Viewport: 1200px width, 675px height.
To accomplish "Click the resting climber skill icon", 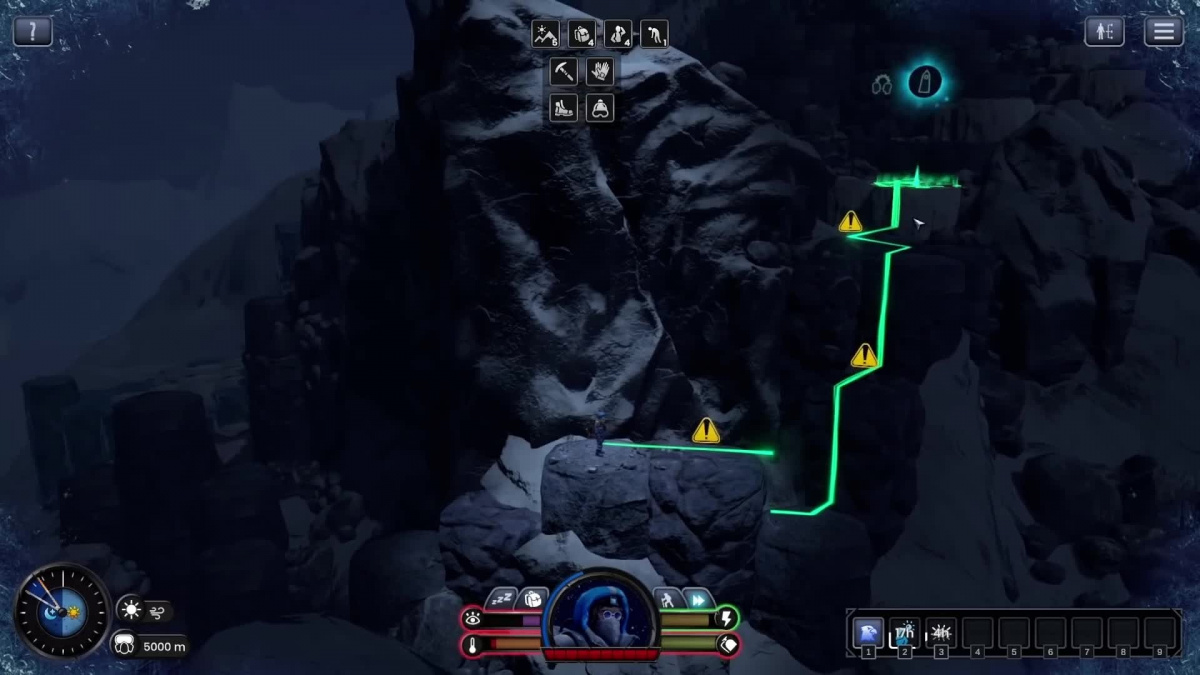I will click(x=618, y=35).
